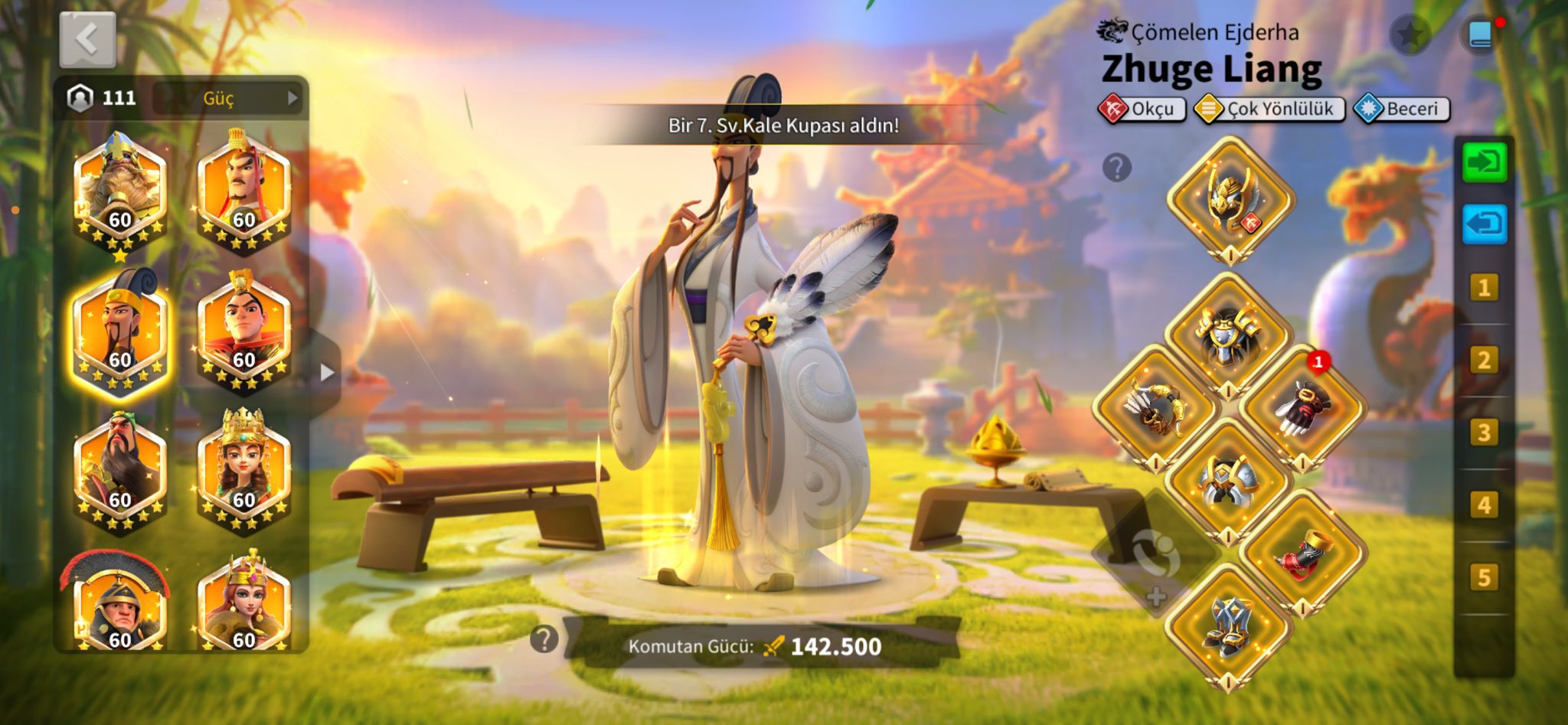The image size is (1568, 725).
Task: Select the clawed weapon equipment slot
Action: 1155,407
